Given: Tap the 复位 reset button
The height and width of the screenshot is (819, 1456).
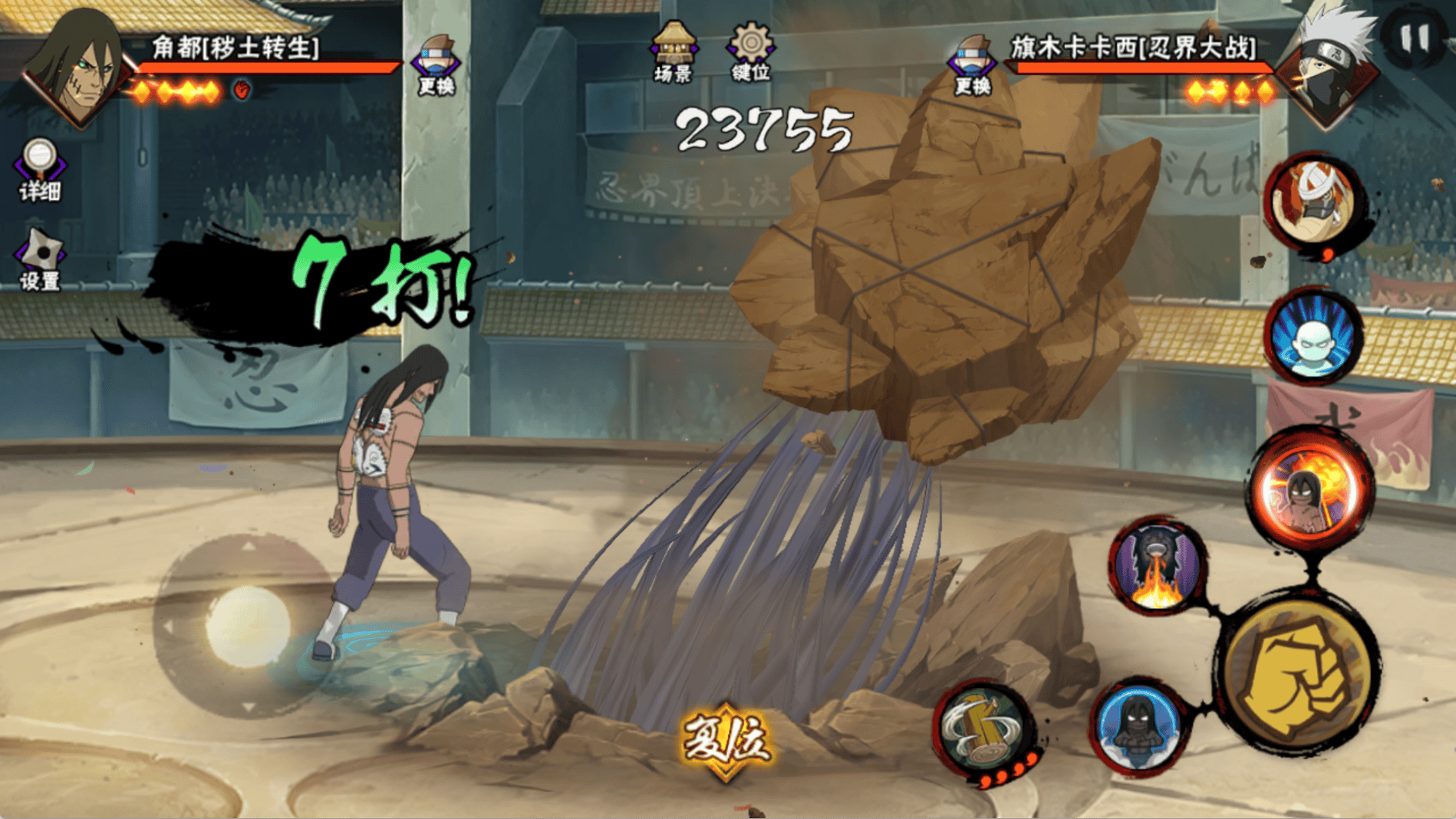Looking at the screenshot, I should [726, 740].
